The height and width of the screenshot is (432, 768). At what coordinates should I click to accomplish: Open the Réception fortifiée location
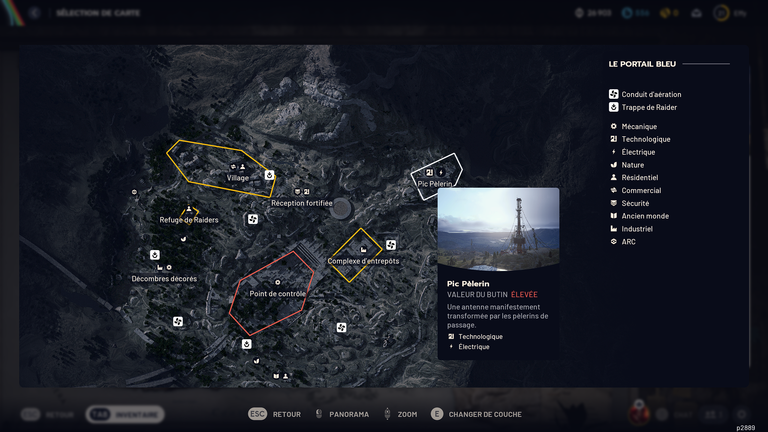click(x=301, y=203)
